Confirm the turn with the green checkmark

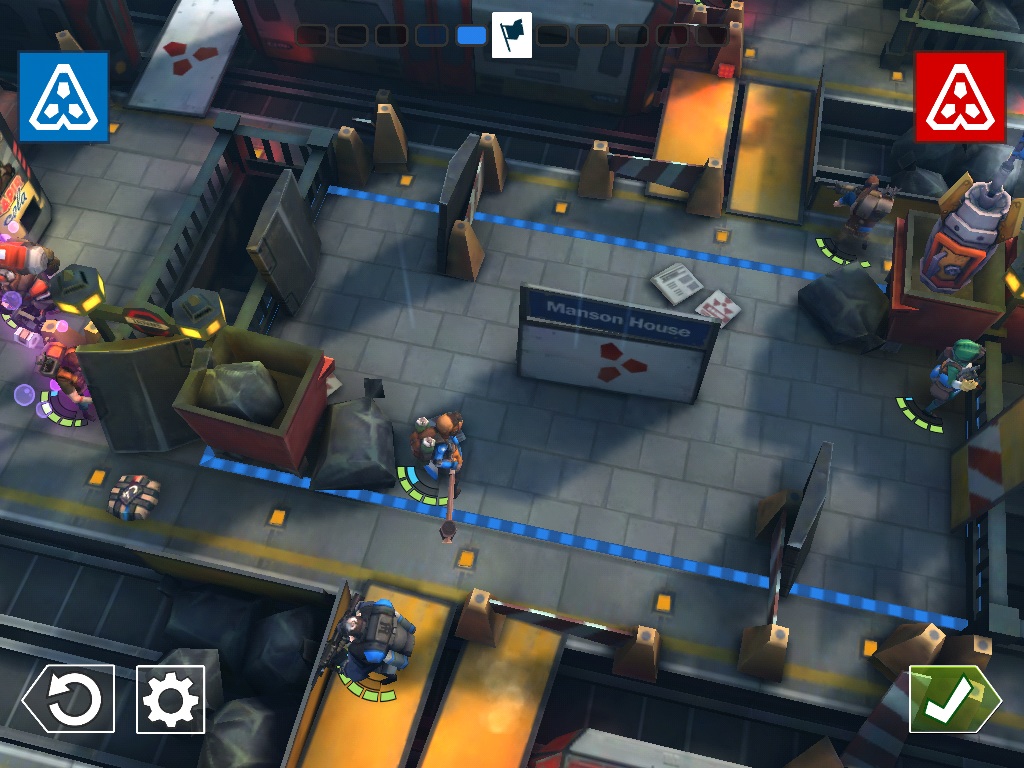click(x=953, y=699)
